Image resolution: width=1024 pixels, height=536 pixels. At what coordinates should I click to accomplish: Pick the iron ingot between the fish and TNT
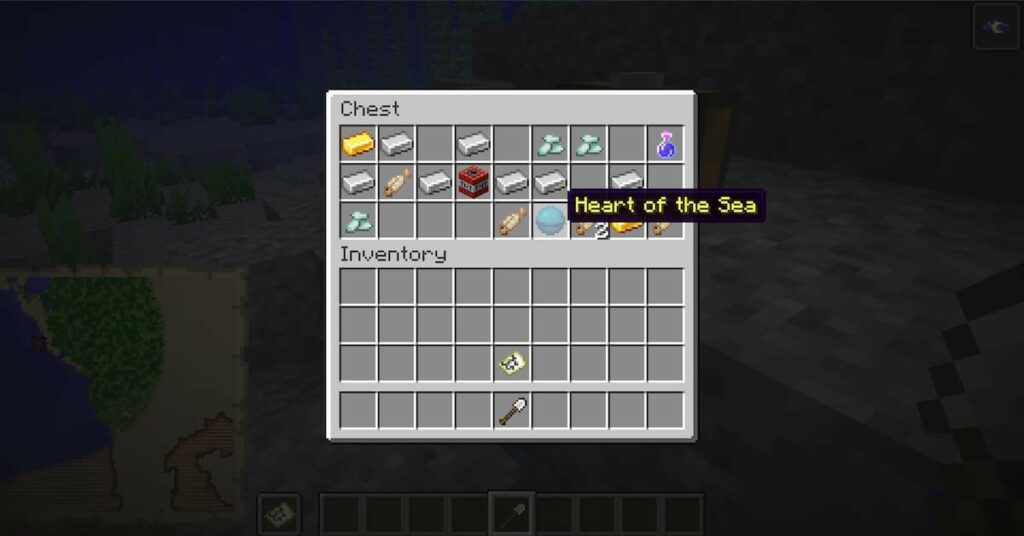tap(435, 182)
